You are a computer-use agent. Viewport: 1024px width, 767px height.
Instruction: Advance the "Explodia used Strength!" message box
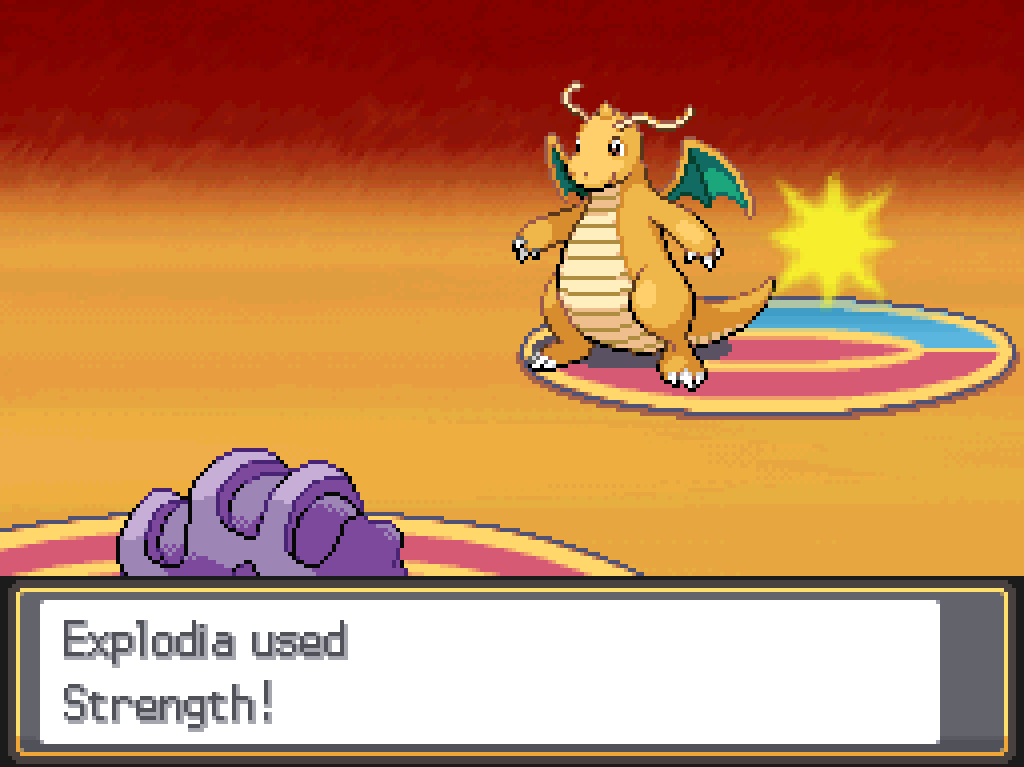(490, 671)
